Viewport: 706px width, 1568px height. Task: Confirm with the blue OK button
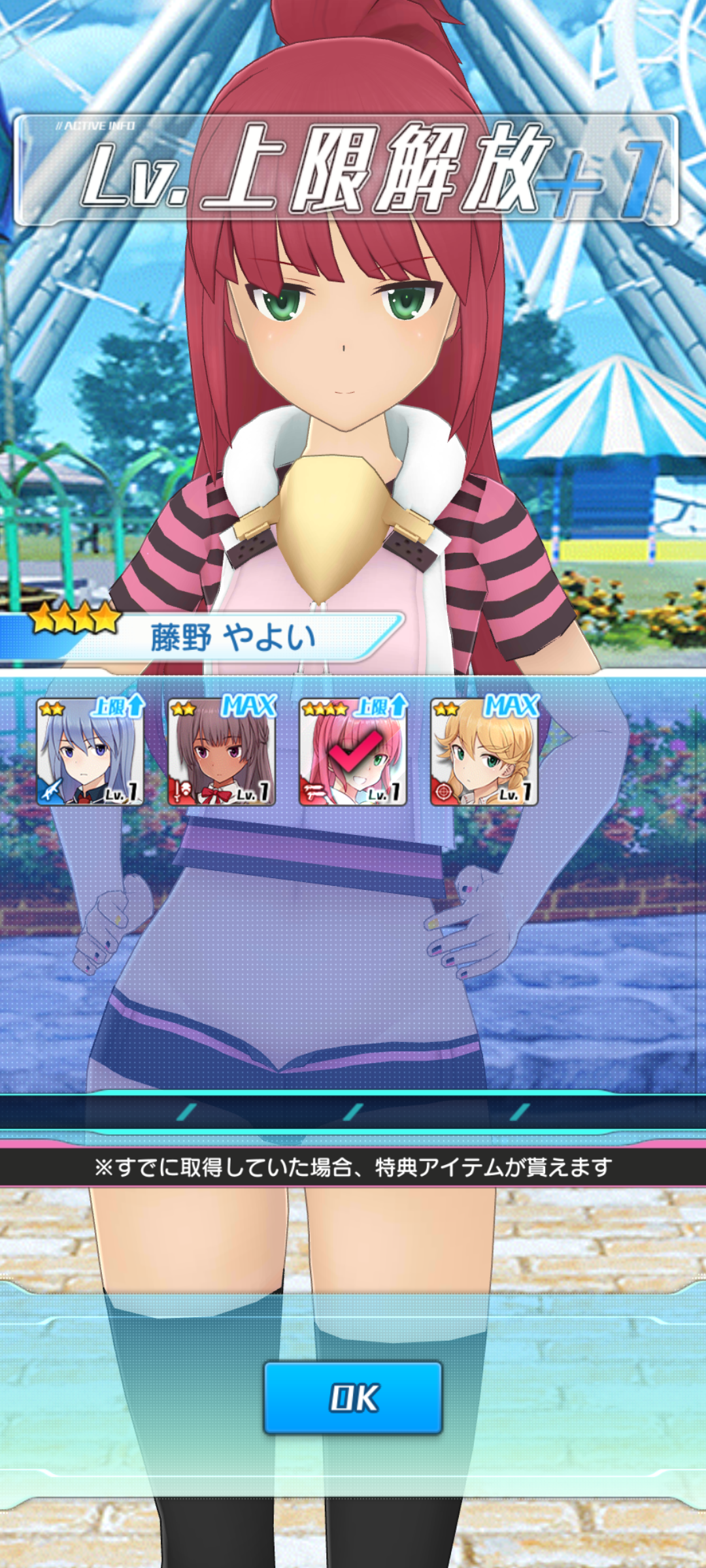click(x=353, y=1397)
